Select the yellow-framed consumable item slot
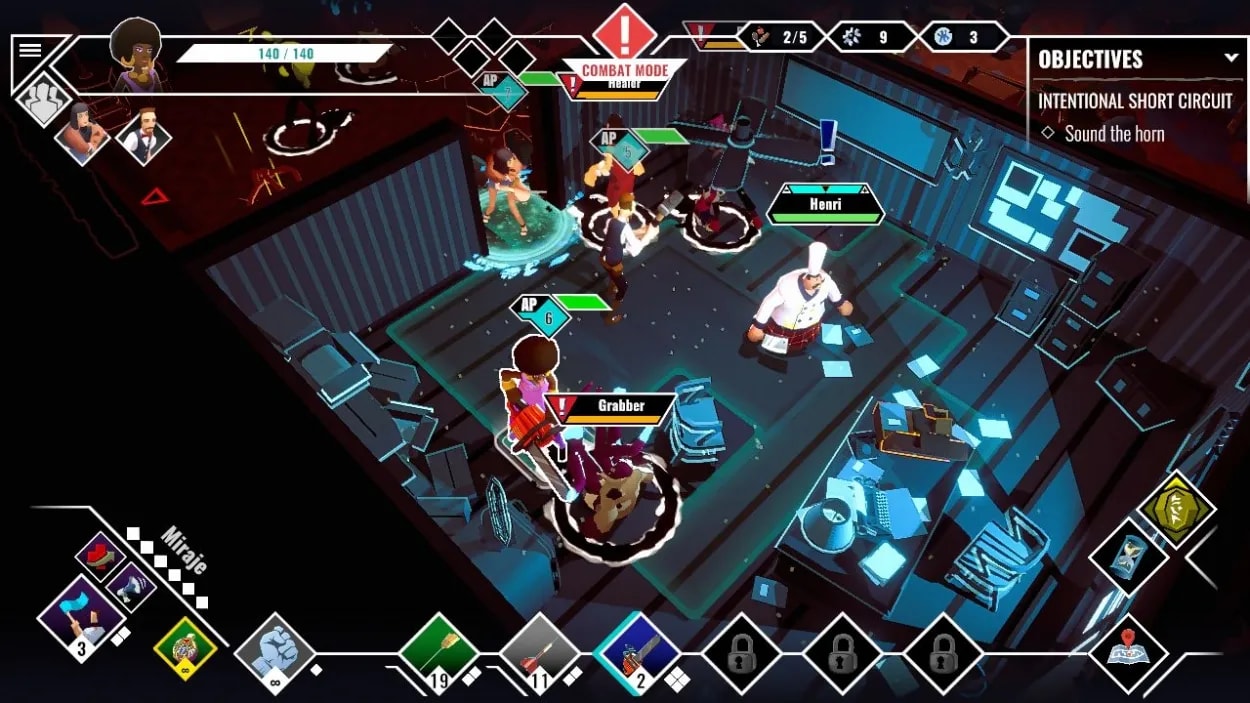The width and height of the screenshot is (1250, 703). tap(185, 649)
